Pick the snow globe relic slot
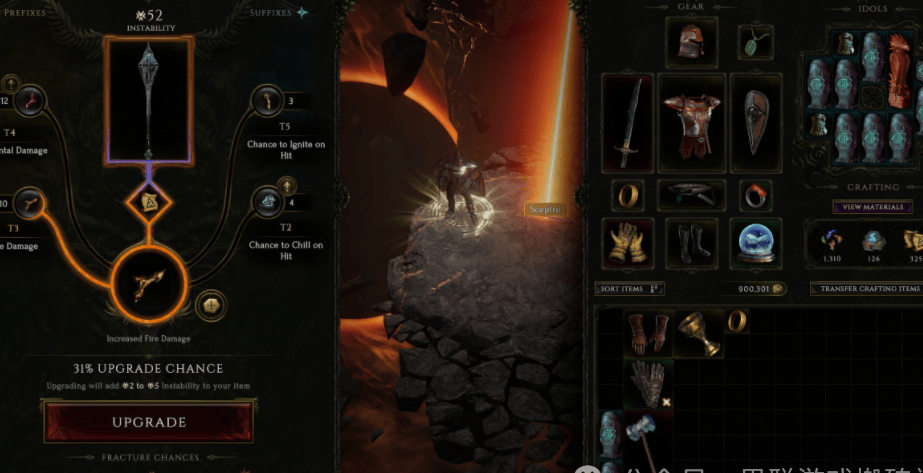 pyautogui.click(x=754, y=243)
